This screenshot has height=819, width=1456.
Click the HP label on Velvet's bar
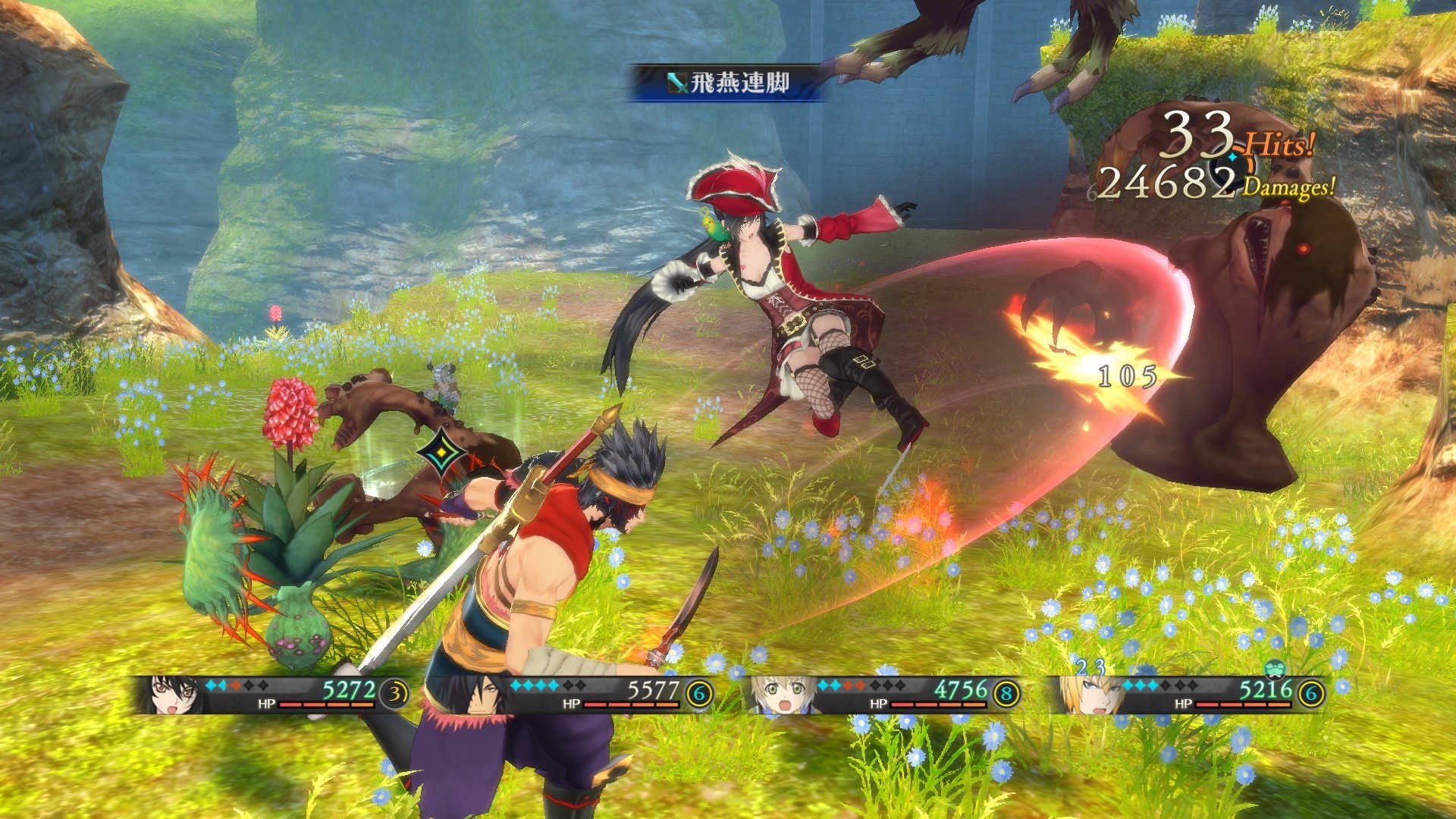coord(265,705)
